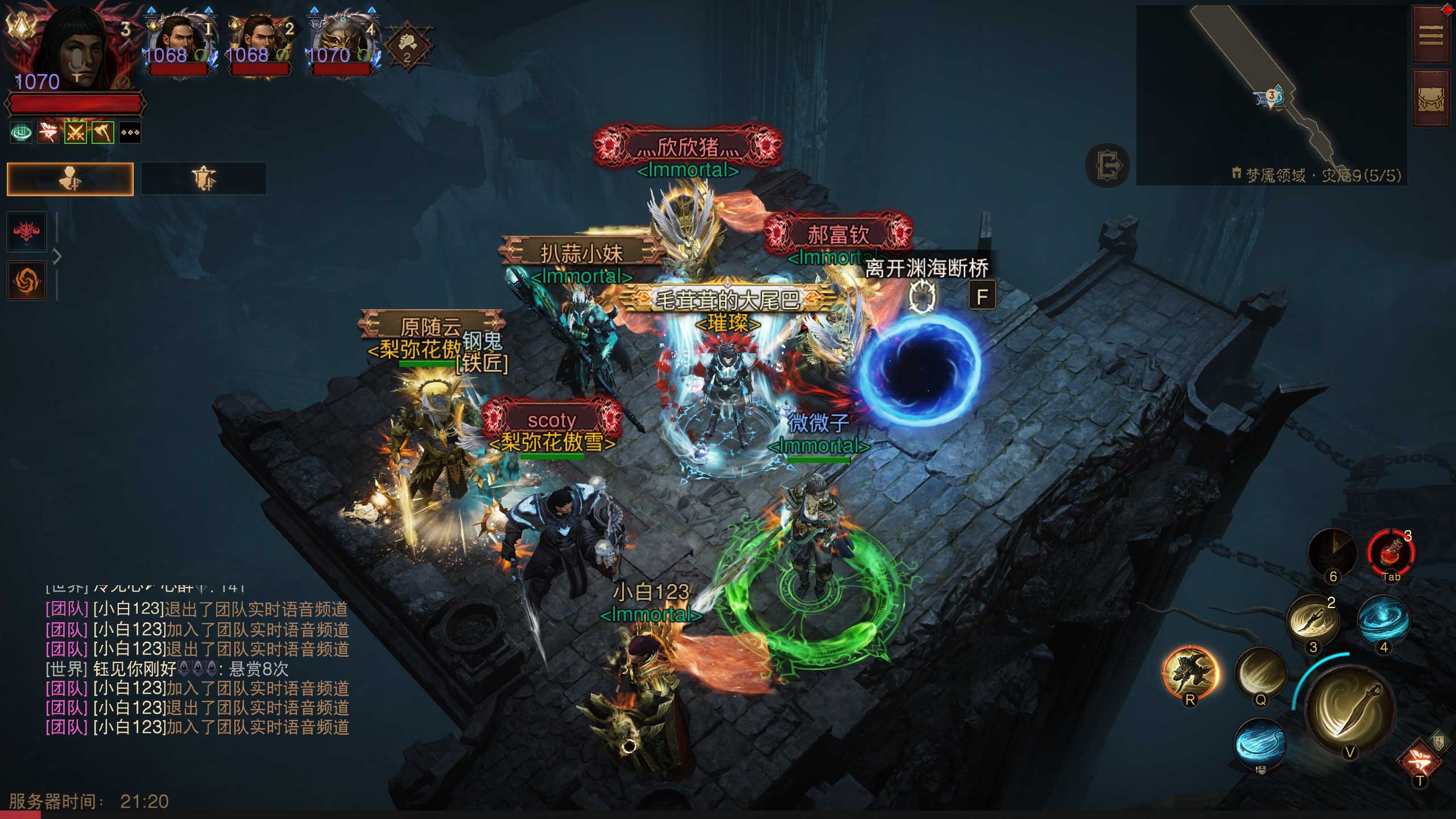Show more buffs via three-dots icon
Screen dimensions: 1456x819
(x=130, y=133)
